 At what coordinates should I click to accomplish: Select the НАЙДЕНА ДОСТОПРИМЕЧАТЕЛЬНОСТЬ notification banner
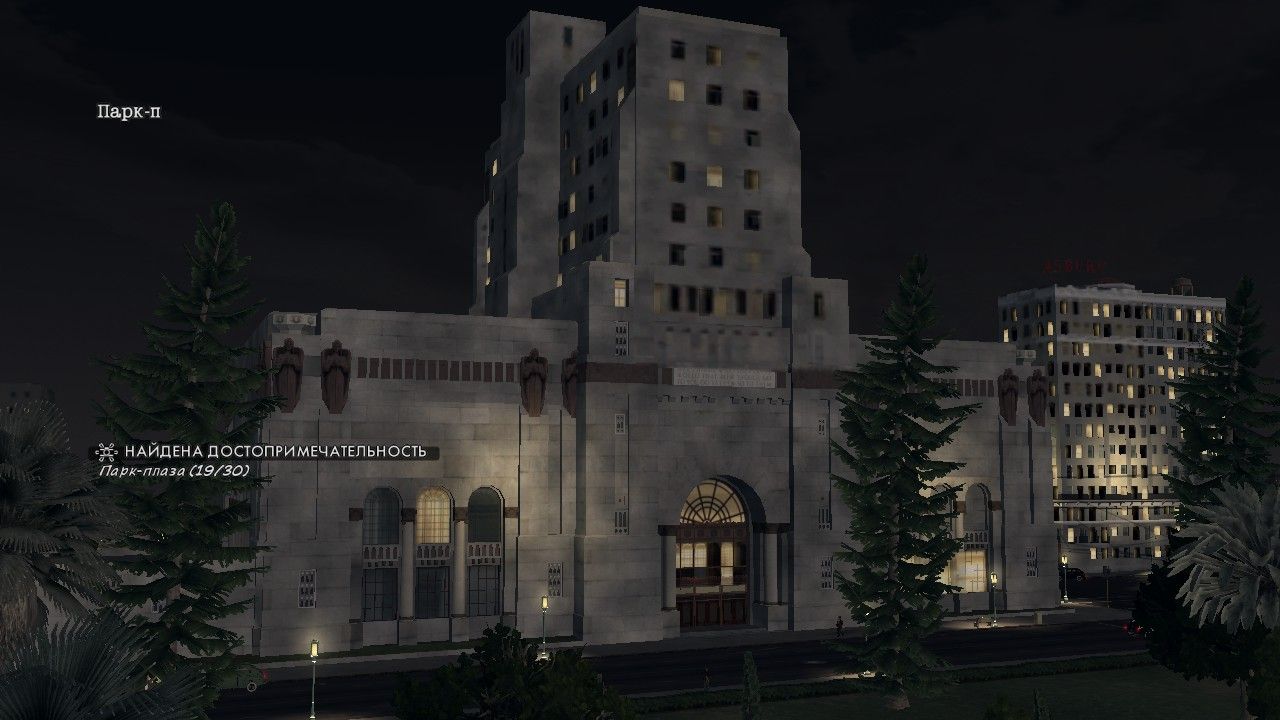coord(275,452)
